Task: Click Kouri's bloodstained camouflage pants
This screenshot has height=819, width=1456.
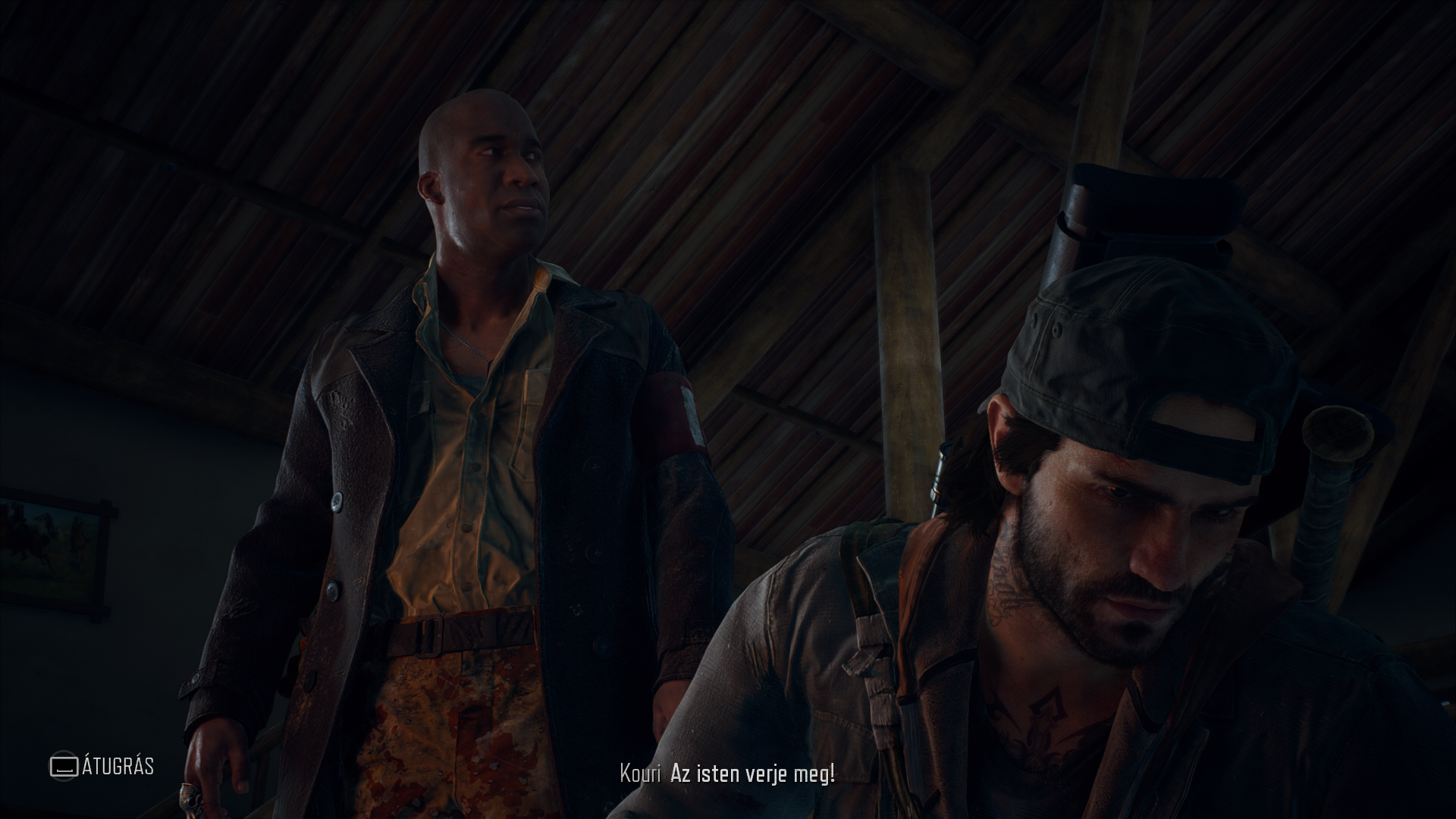Action: [x=457, y=728]
